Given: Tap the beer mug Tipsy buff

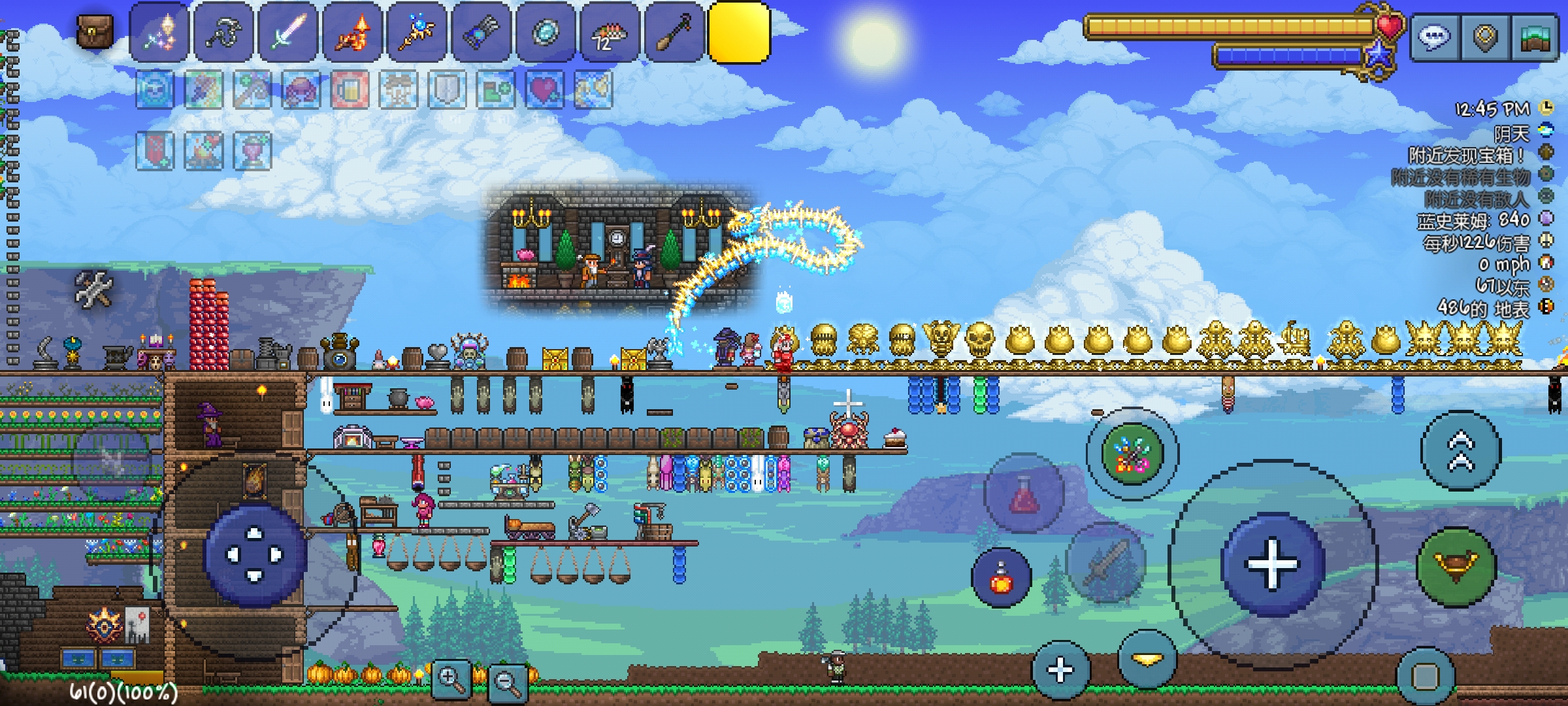Looking at the screenshot, I should pos(350,90).
